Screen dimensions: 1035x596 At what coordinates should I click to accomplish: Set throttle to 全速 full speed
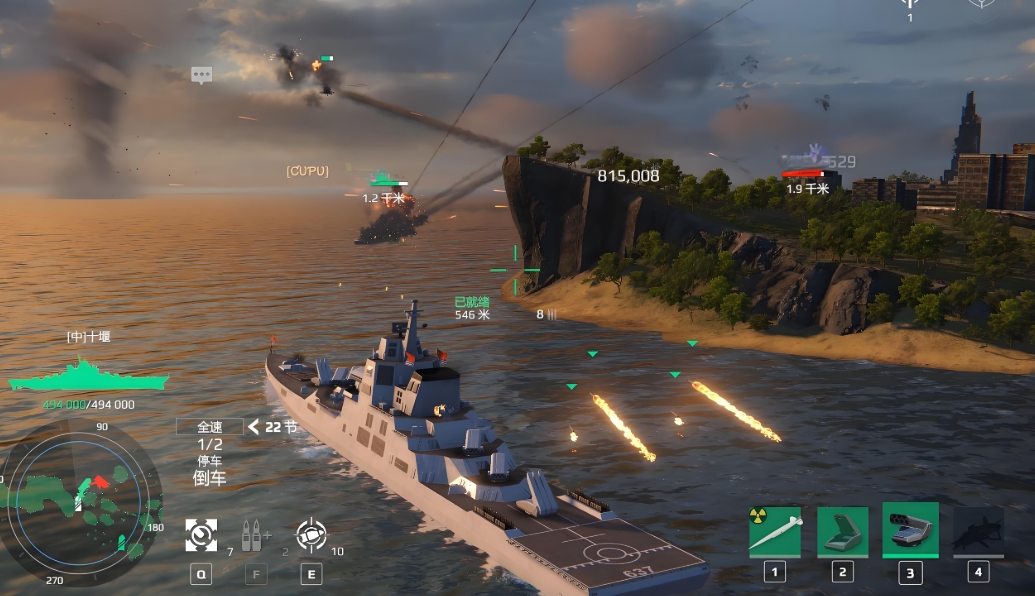tap(209, 427)
